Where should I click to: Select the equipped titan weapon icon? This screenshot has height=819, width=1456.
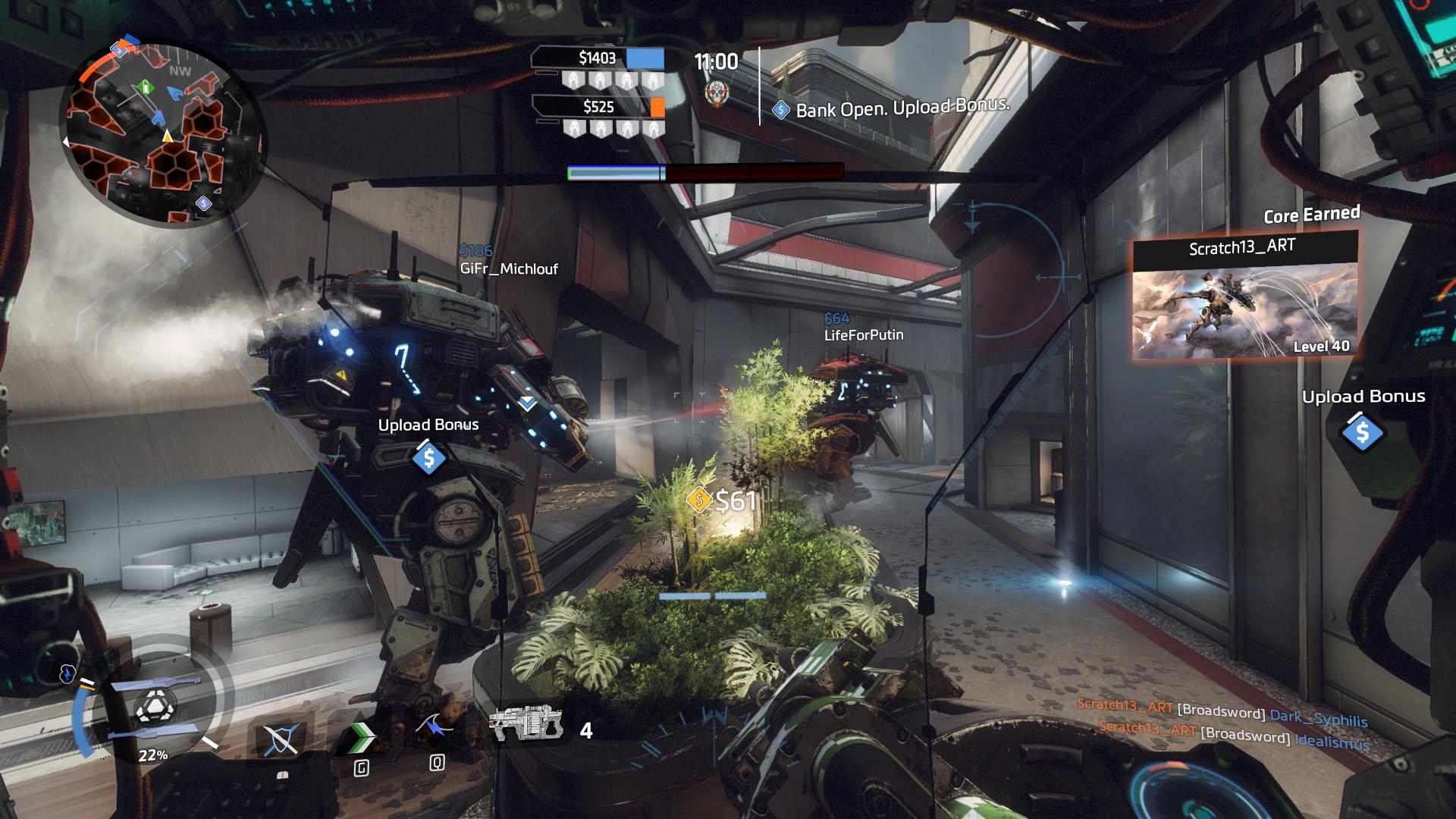pos(526,724)
